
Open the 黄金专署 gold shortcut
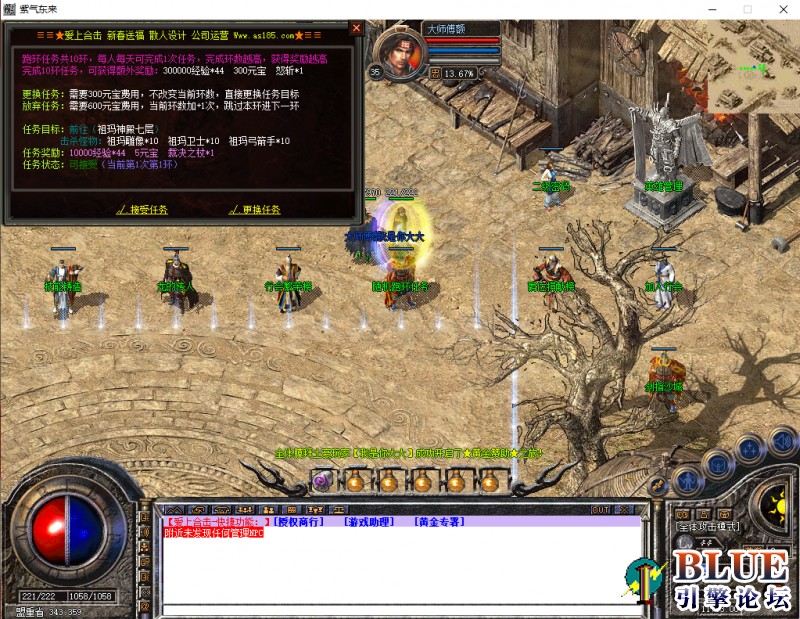pos(438,522)
